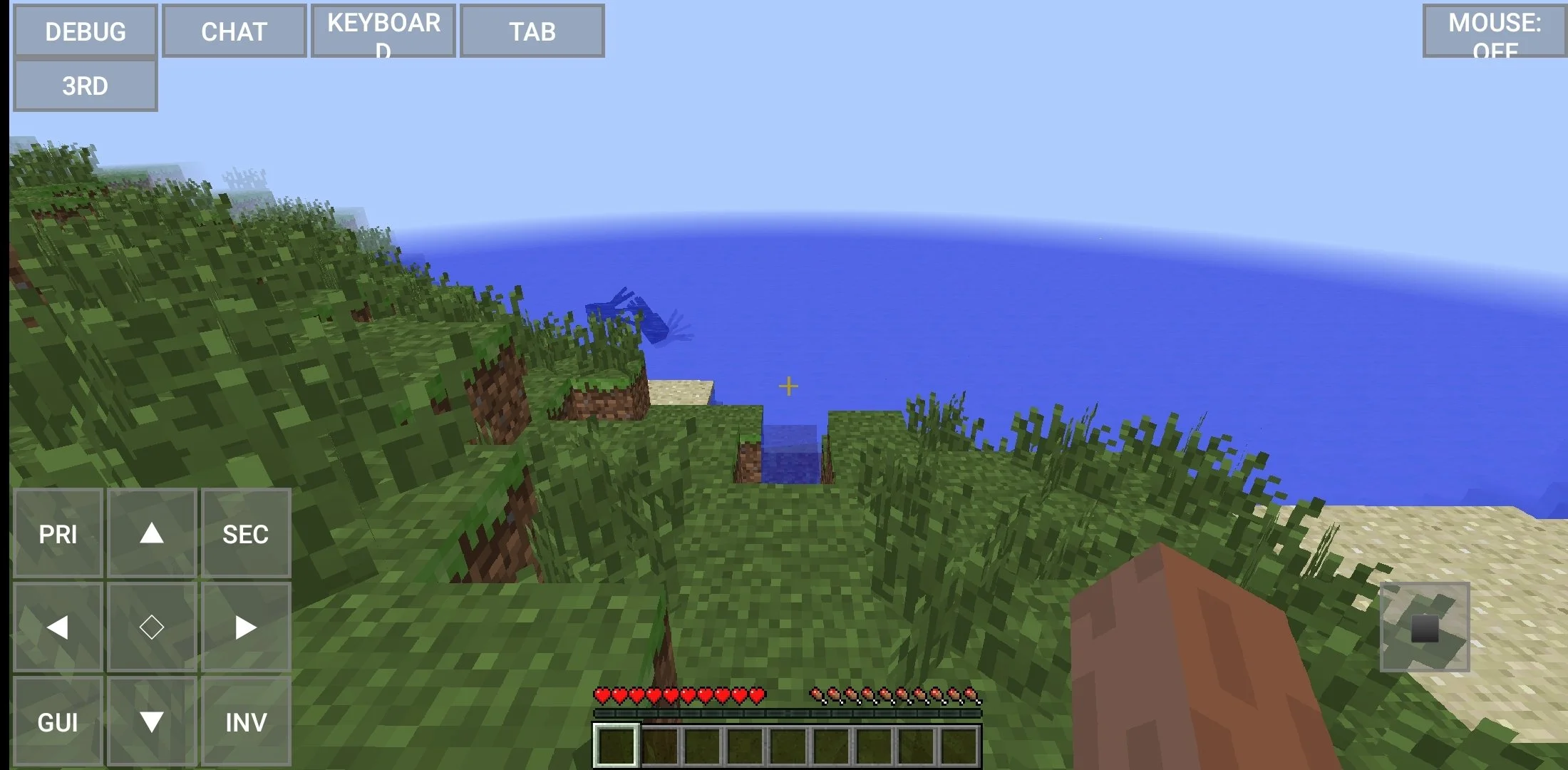Tap the virtual touchpad square control
Viewport: 1568px width, 770px height.
point(1424,627)
